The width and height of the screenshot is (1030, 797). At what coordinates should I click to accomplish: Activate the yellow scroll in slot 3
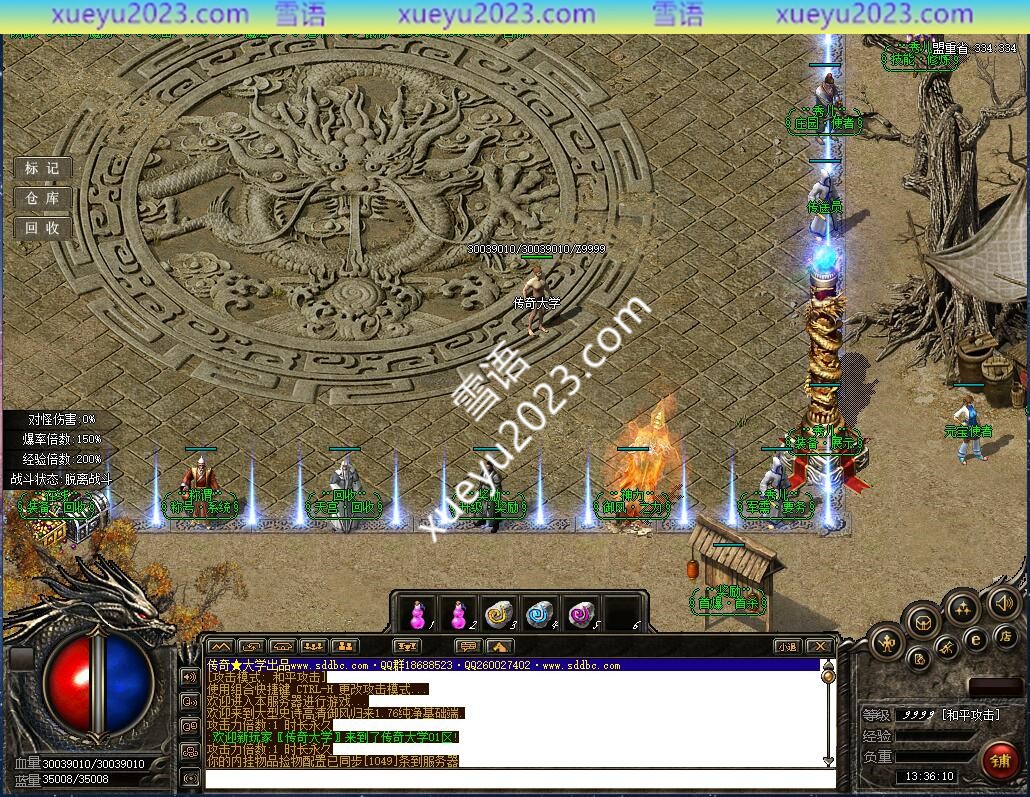[498, 614]
